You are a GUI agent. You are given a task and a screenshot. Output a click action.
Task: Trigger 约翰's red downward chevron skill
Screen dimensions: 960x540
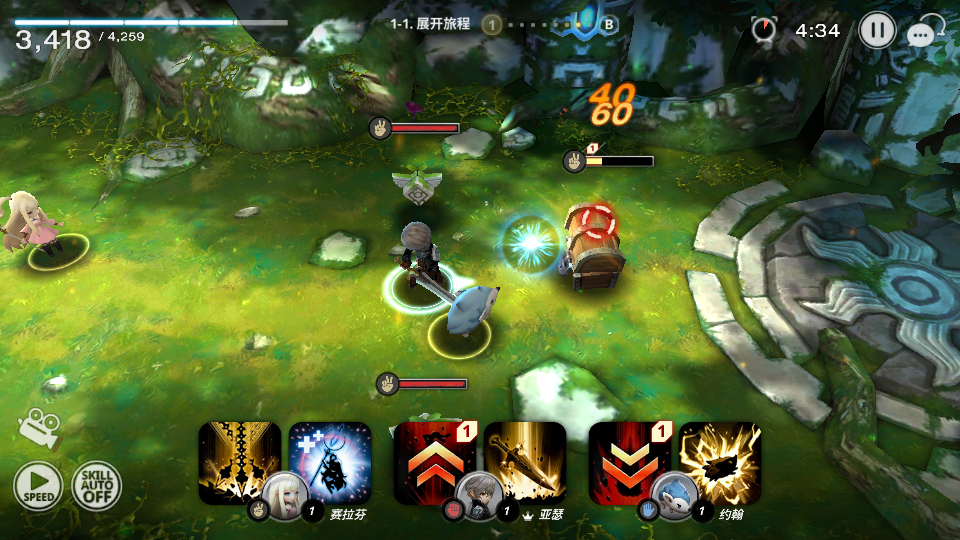pyautogui.click(x=628, y=455)
